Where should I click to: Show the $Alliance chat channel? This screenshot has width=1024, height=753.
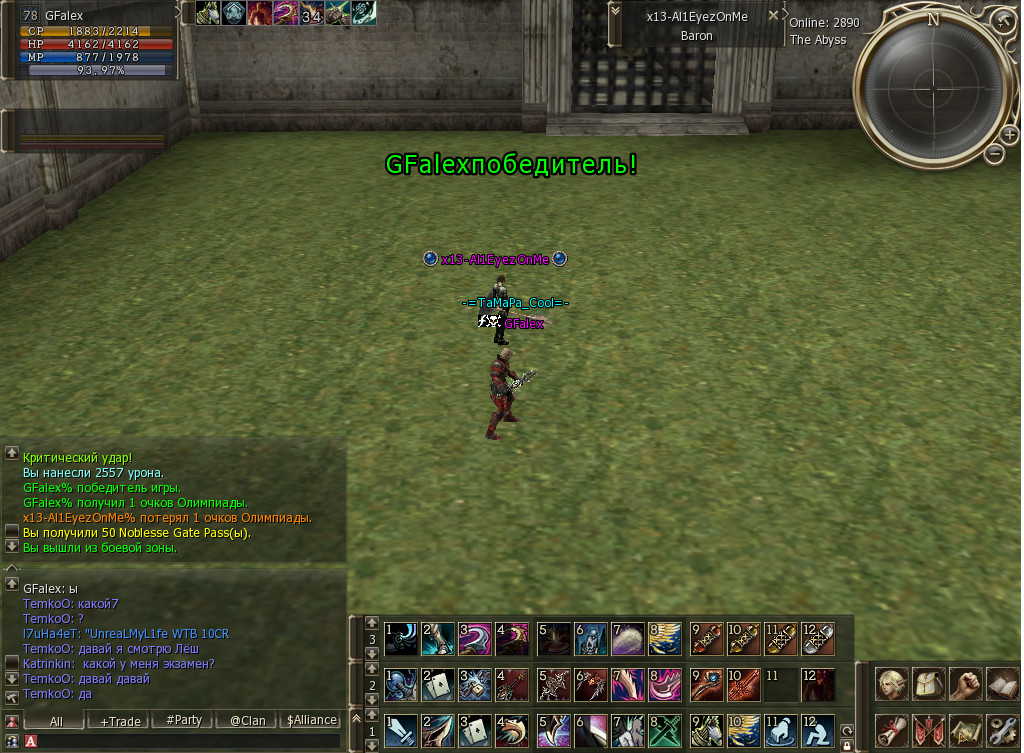312,720
